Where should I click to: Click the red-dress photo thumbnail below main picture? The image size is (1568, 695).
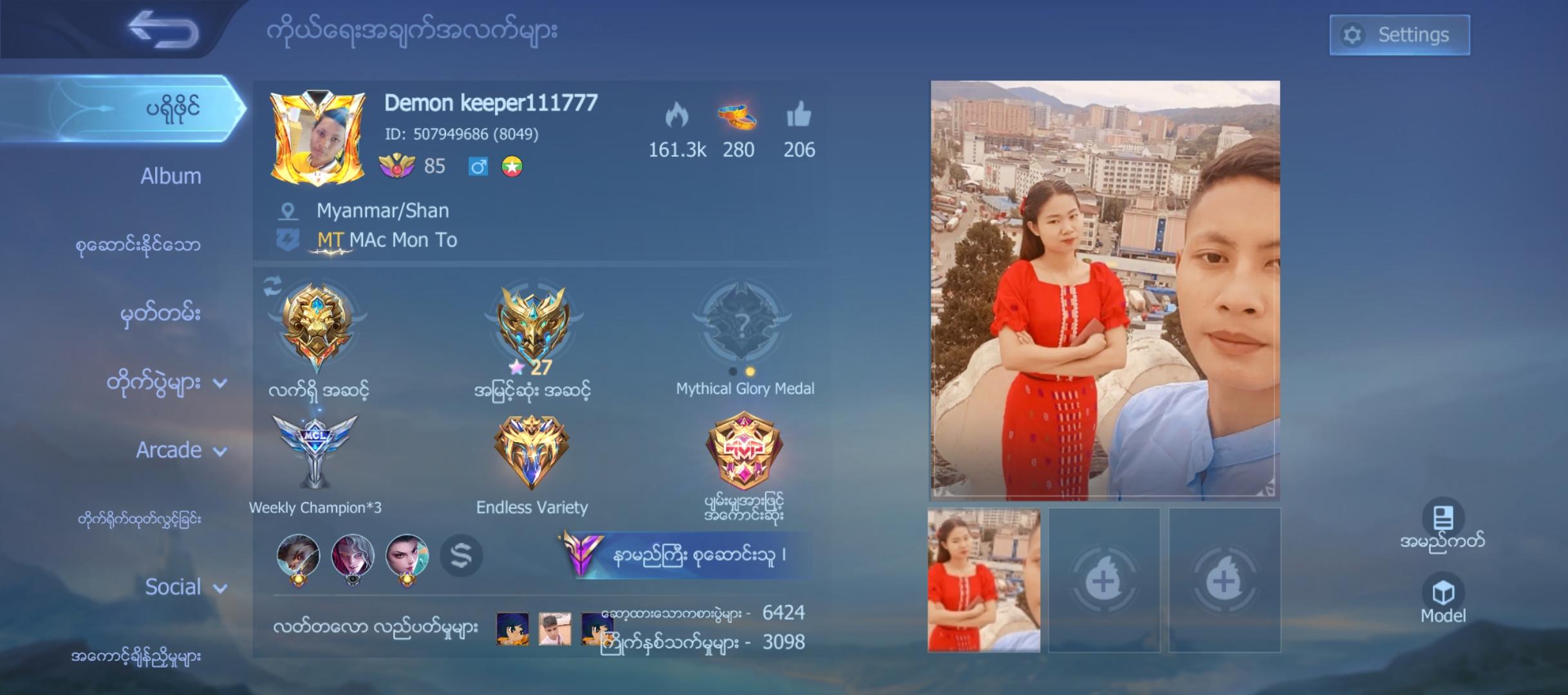984,578
